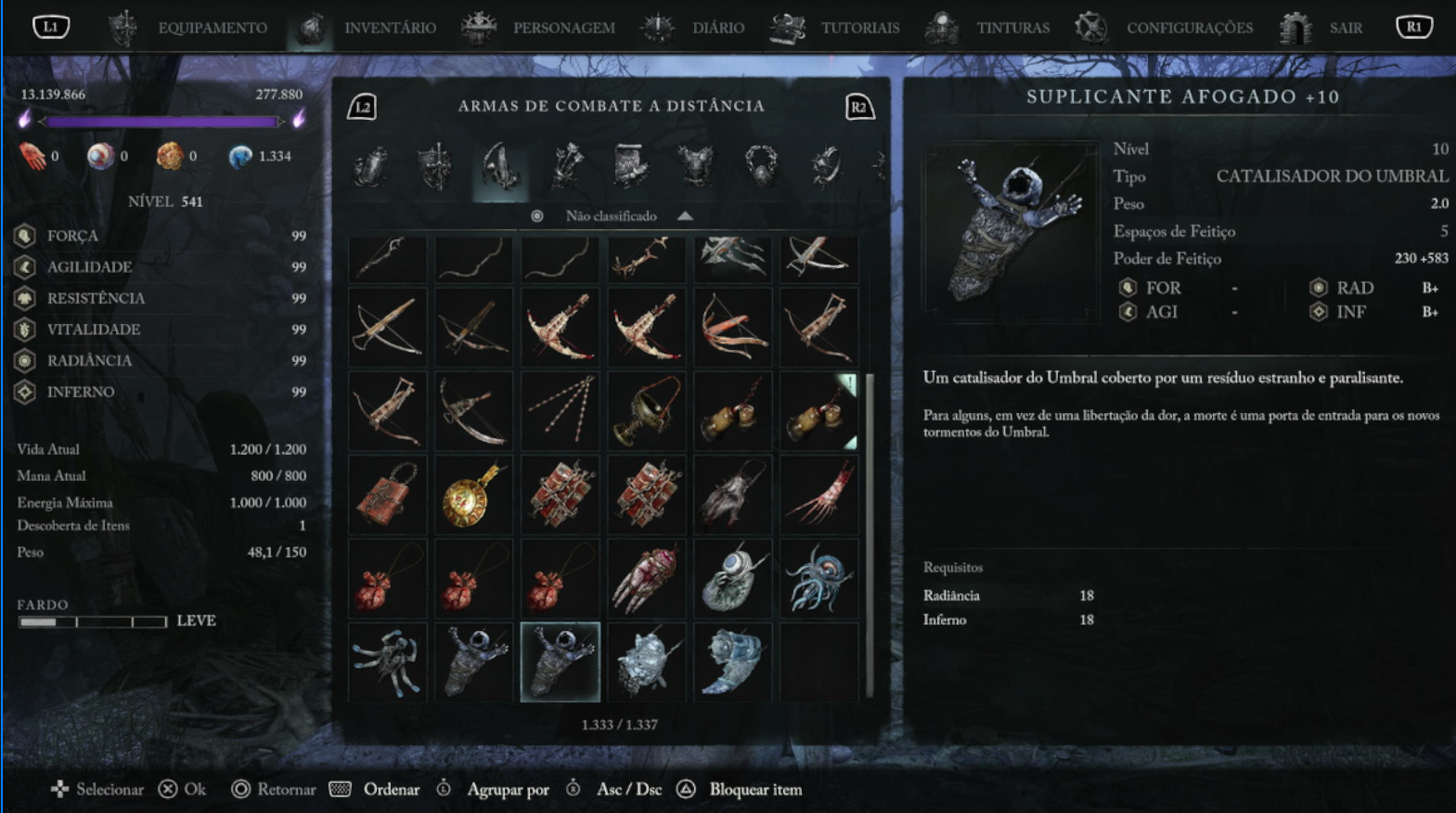This screenshot has height=813, width=1456.
Task: Select the golden medallion catalyst slot
Action: (x=474, y=496)
